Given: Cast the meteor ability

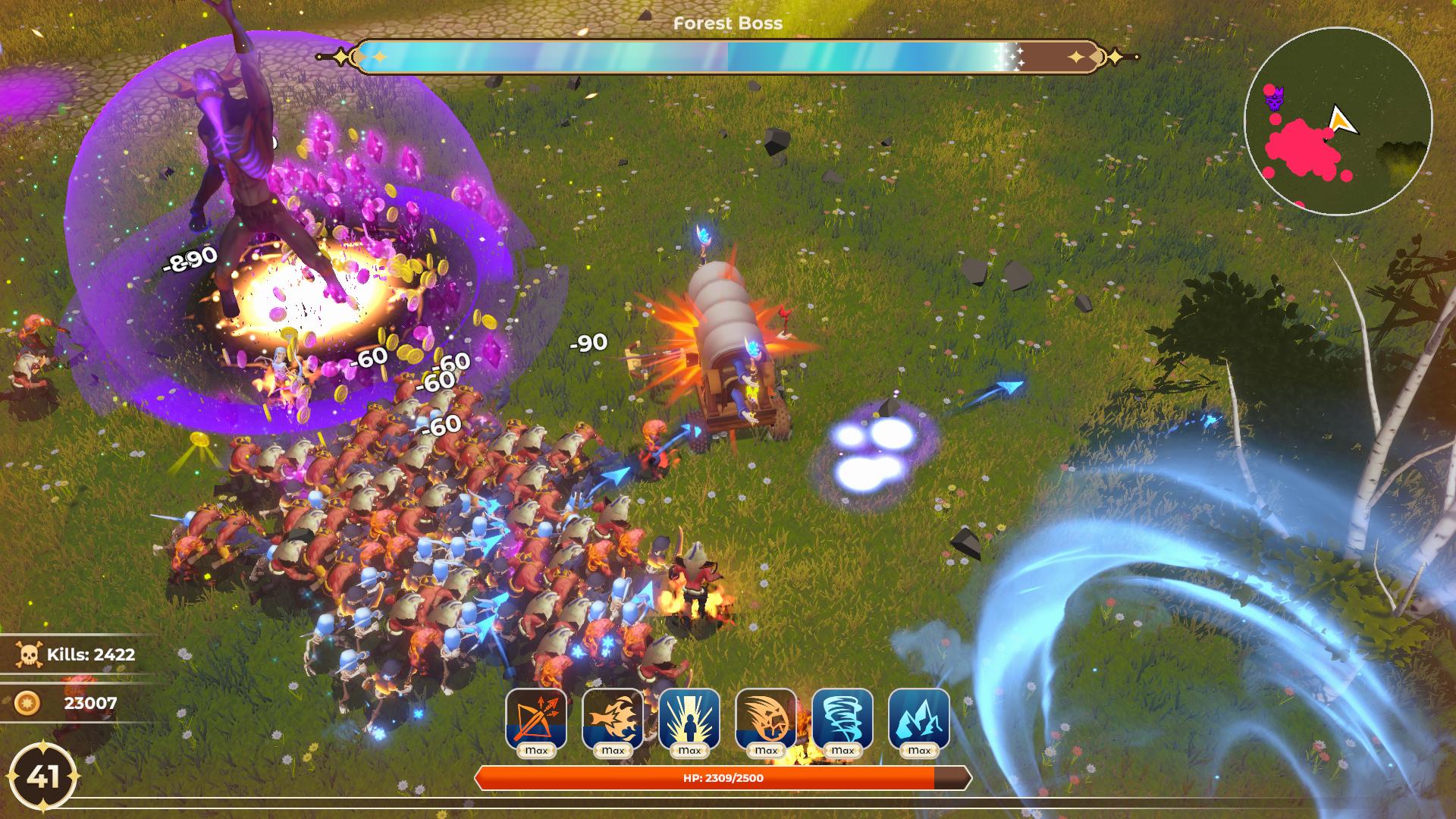Looking at the screenshot, I should click(x=766, y=718).
